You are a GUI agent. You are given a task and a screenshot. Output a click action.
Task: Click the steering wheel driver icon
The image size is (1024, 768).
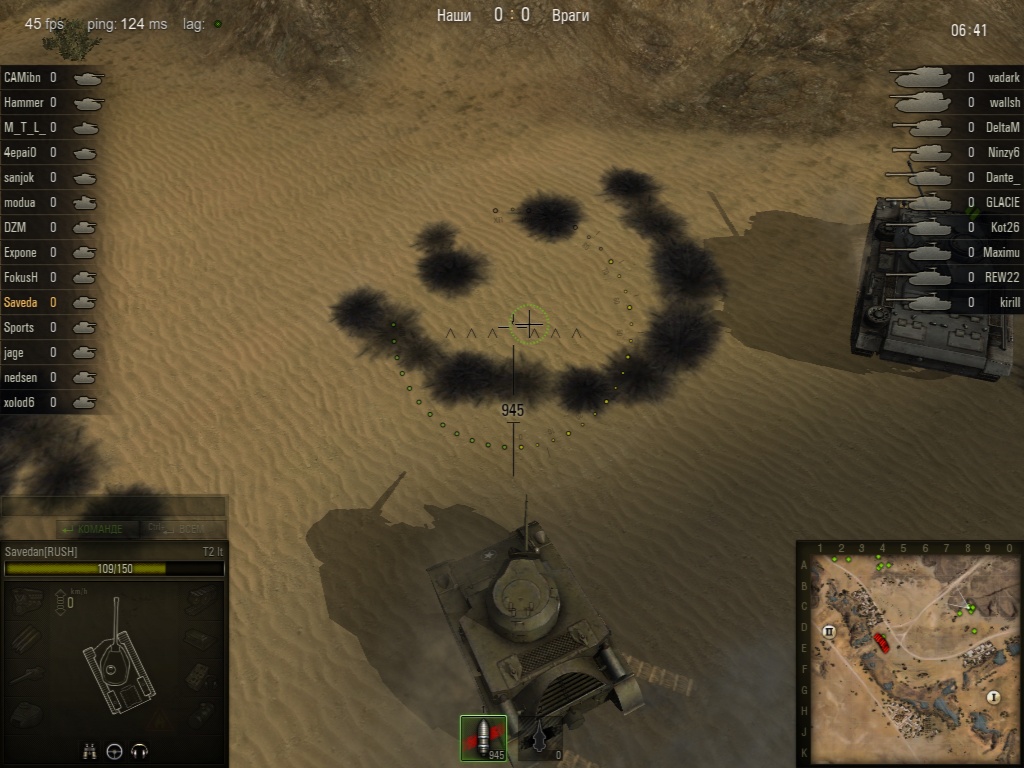[x=114, y=751]
